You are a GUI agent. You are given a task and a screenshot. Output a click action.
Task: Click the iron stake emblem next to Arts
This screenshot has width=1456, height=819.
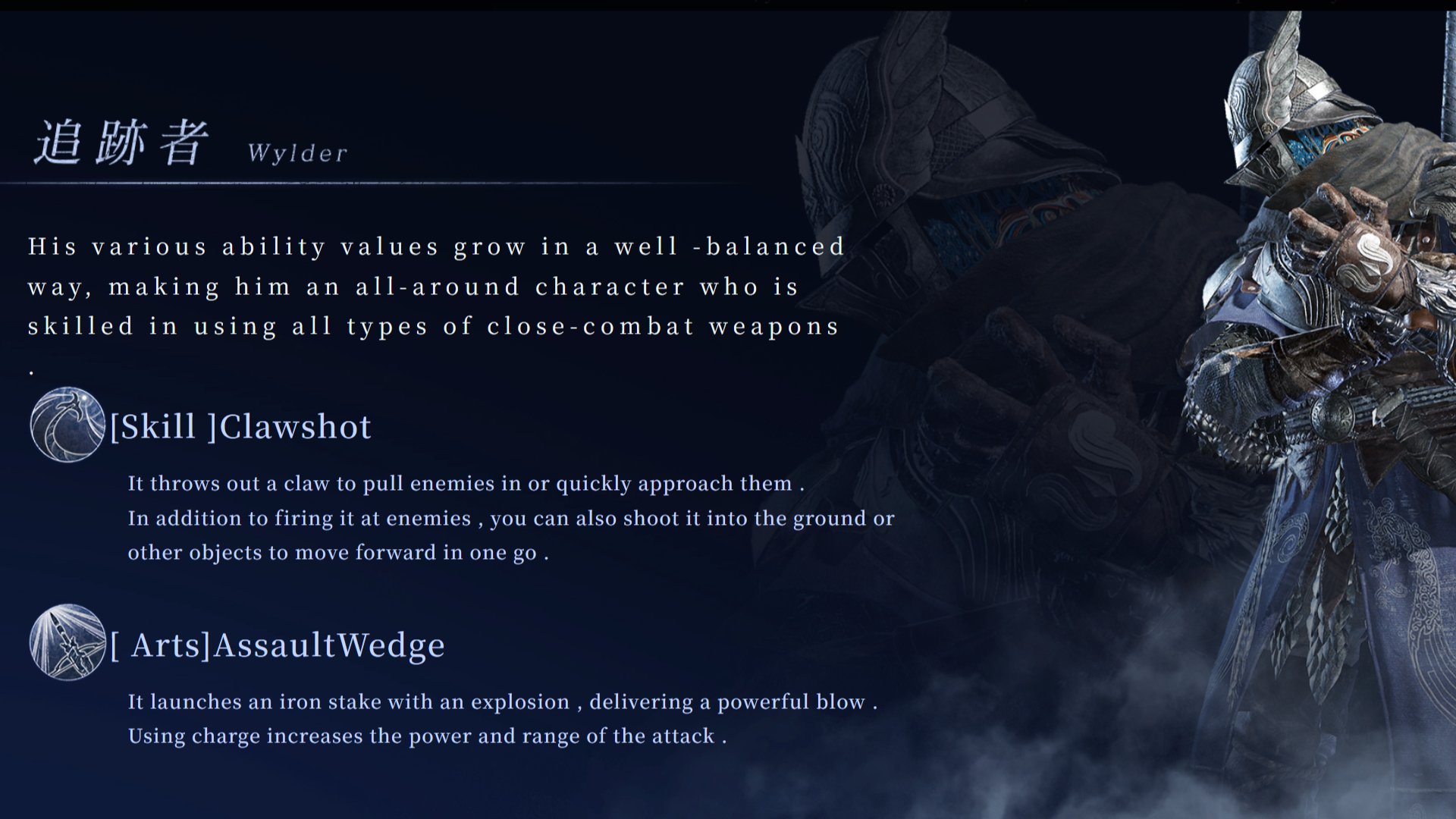pyautogui.click(x=67, y=643)
